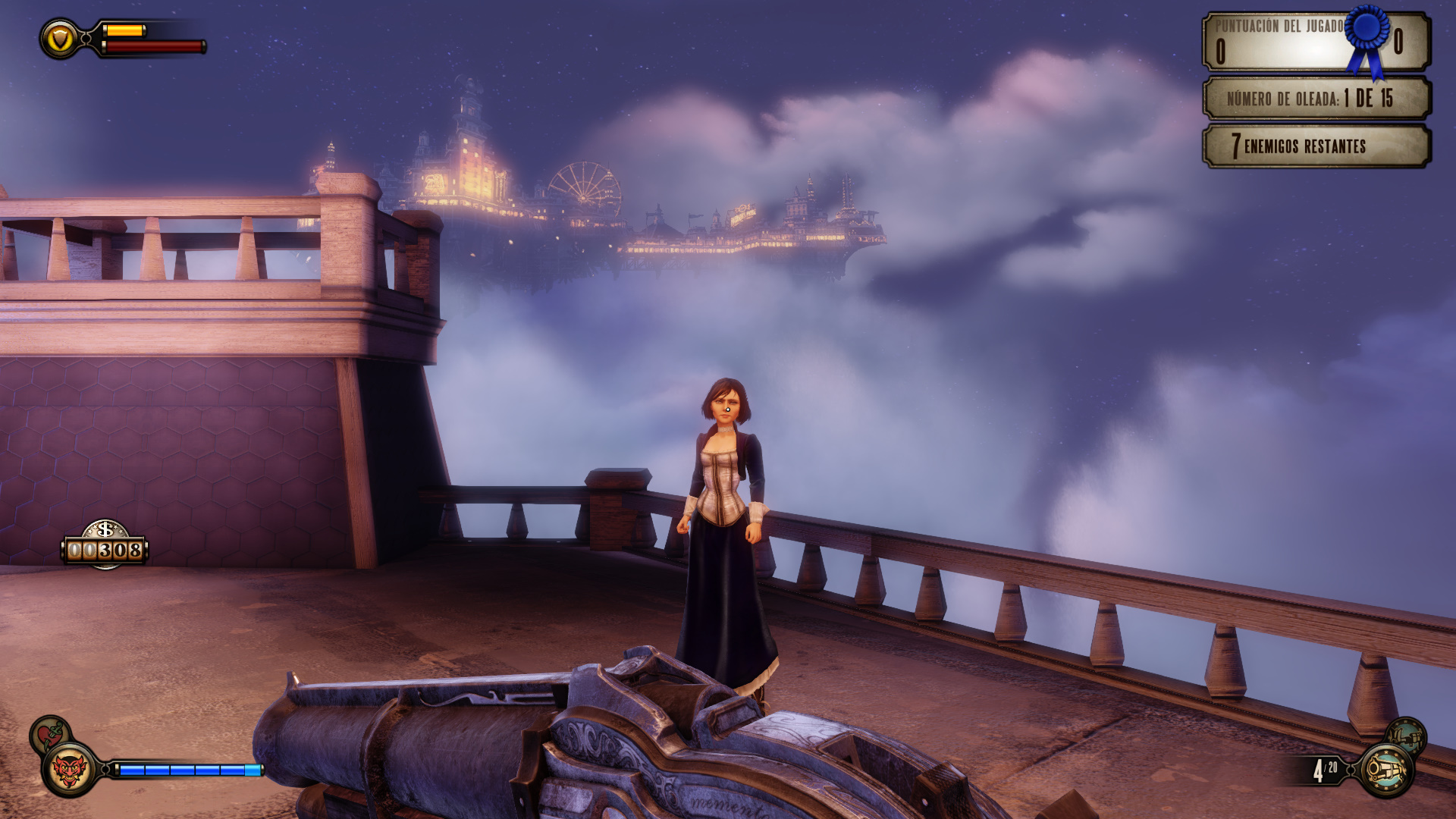Image resolution: width=1456 pixels, height=819 pixels.
Task: Switch to the secondary weapon icon
Action: tap(1406, 736)
